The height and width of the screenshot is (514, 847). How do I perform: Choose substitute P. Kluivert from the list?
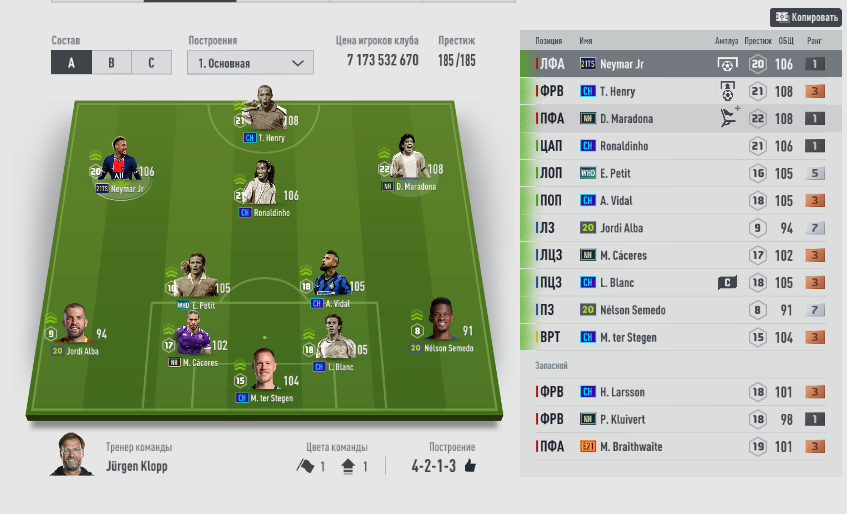(680, 419)
